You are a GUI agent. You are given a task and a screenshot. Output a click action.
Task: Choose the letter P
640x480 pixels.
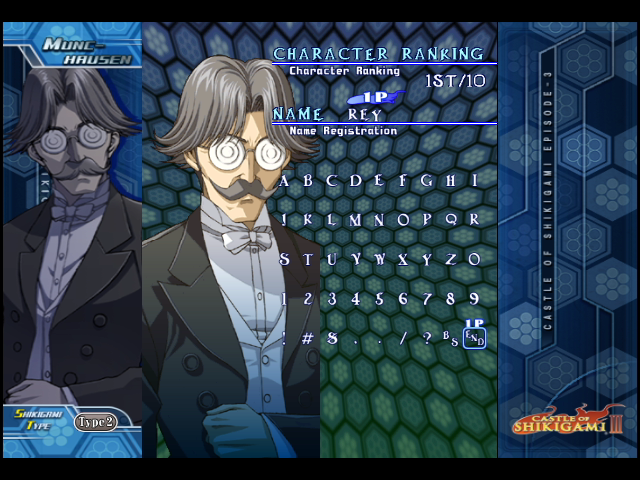(x=428, y=220)
